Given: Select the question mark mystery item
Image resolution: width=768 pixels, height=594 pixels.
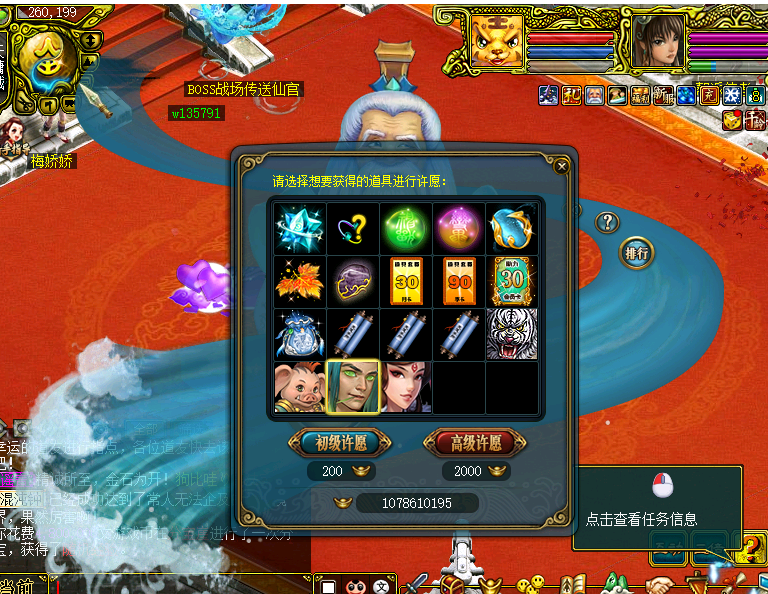Looking at the screenshot, I should tap(353, 229).
